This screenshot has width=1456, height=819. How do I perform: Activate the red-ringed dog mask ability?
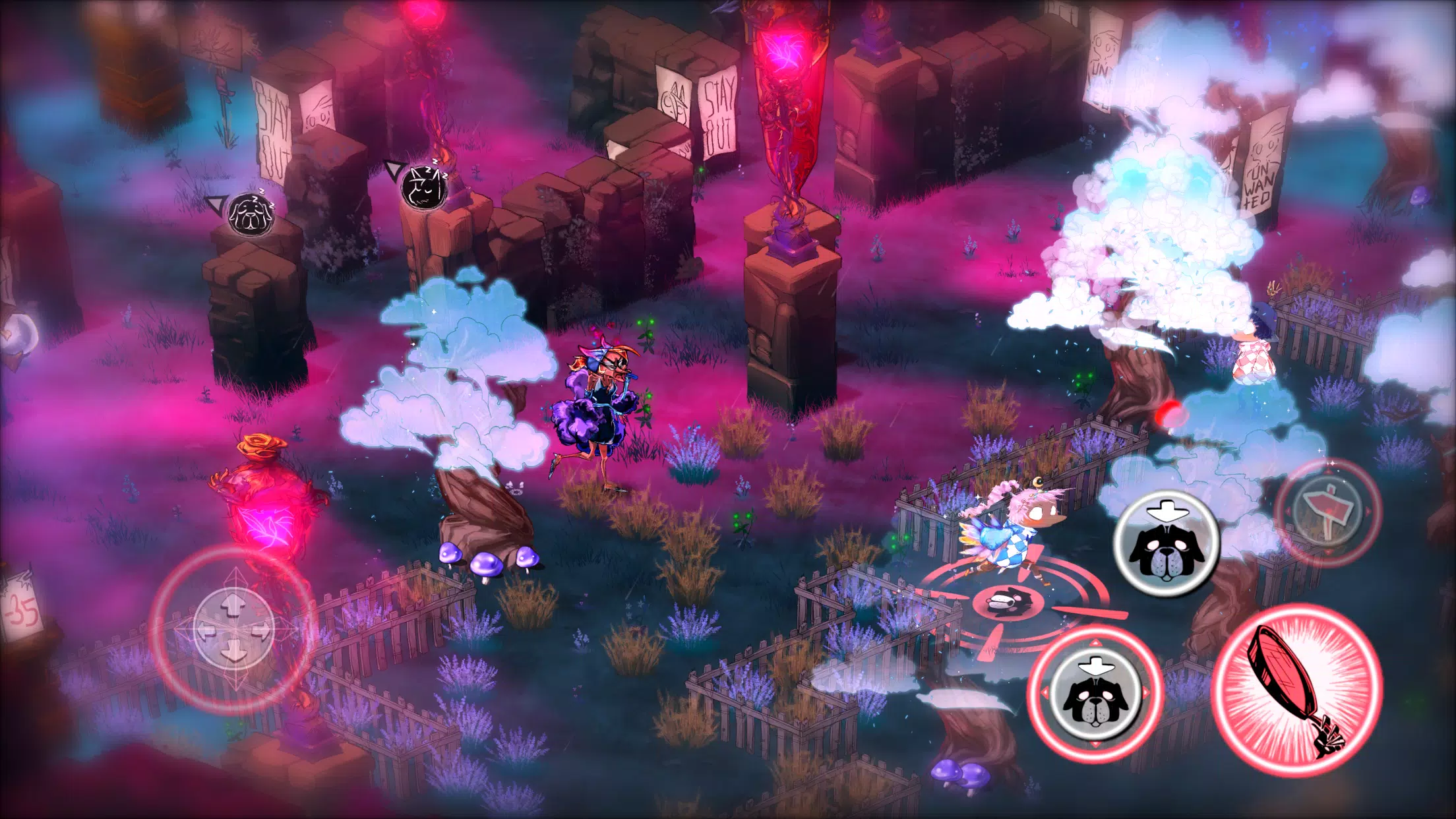pos(1095,694)
